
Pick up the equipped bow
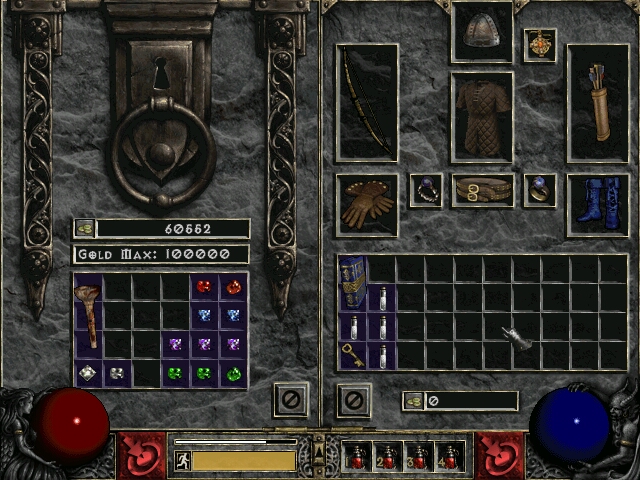coord(366,103)
